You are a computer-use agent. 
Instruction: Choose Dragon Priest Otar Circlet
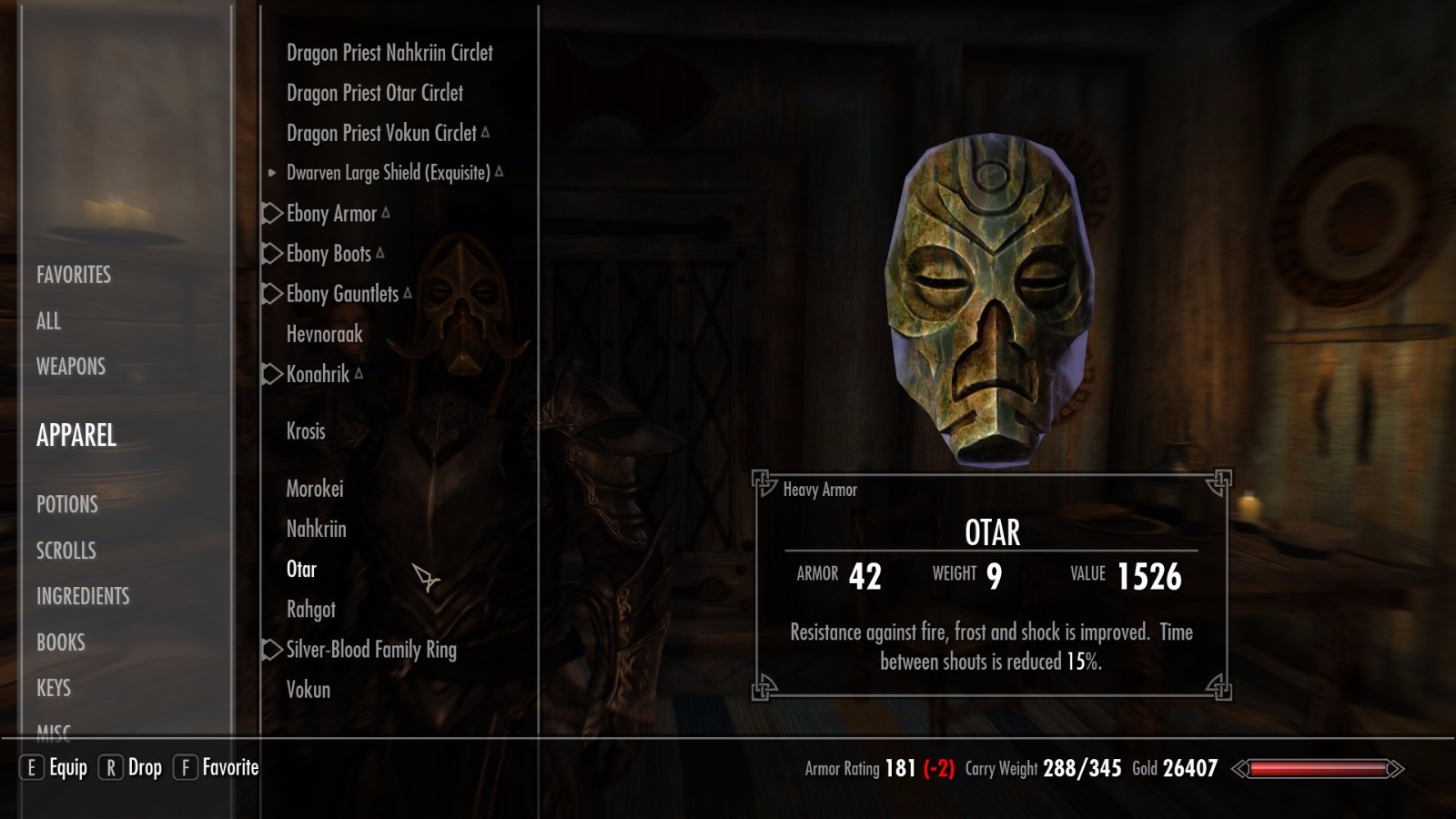point(375,93)
